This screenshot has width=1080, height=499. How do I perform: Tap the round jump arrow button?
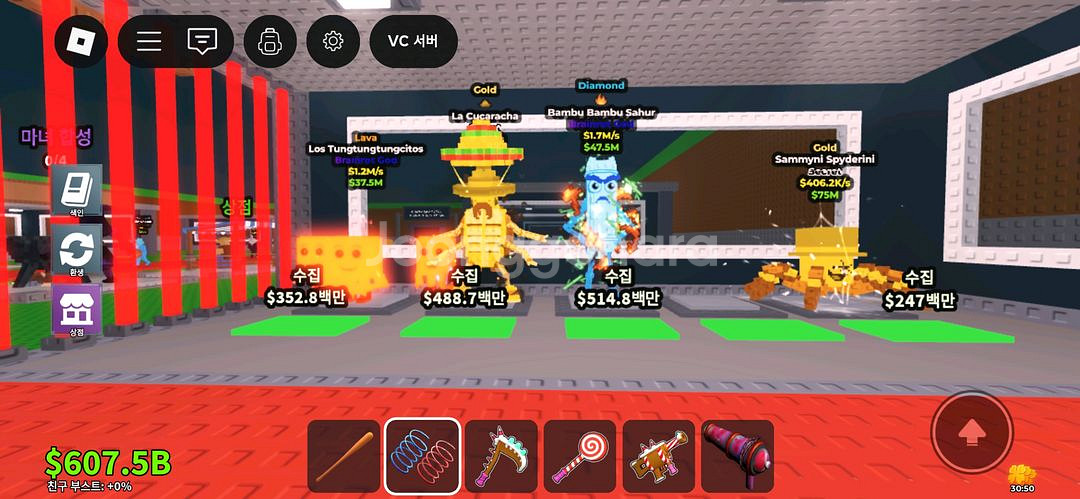pyautogui.click(x=971, y=432)
